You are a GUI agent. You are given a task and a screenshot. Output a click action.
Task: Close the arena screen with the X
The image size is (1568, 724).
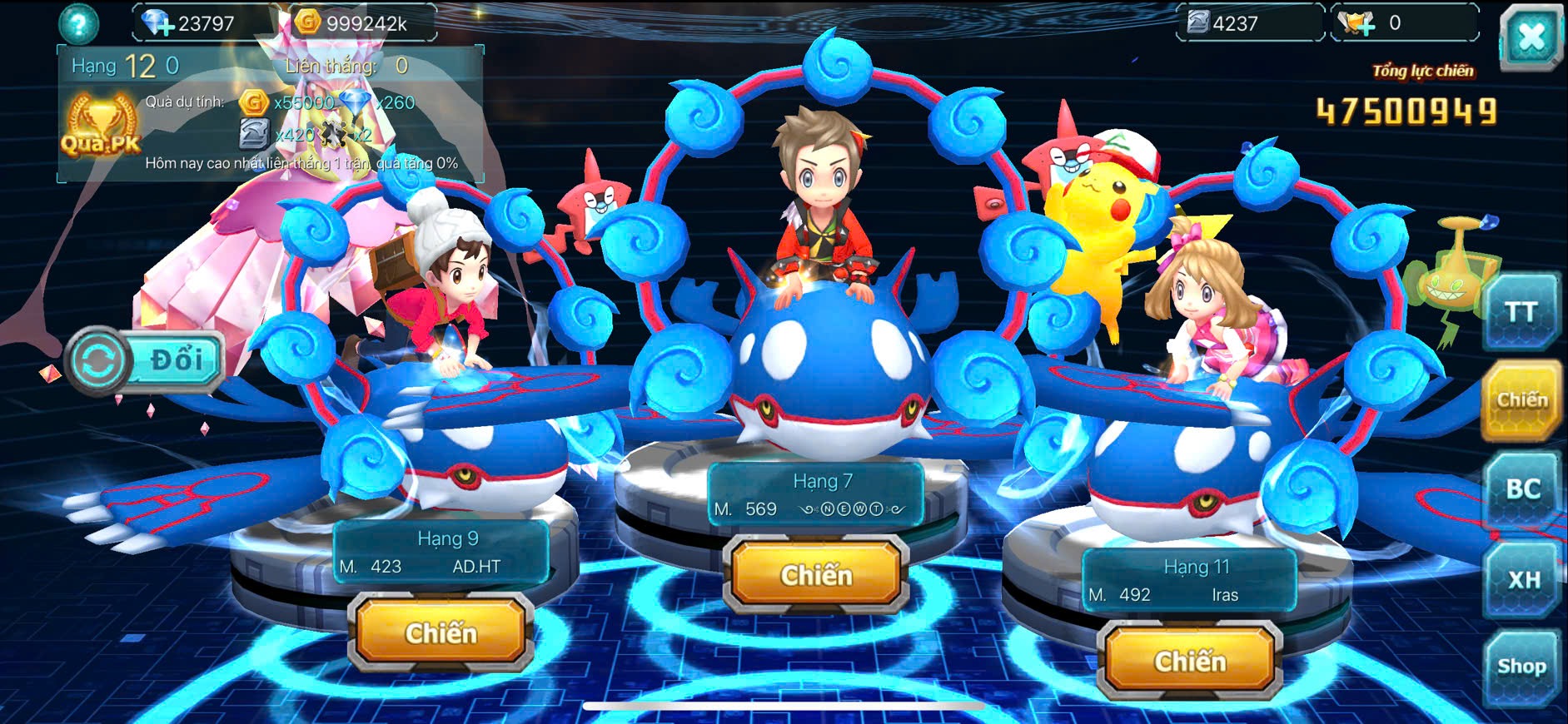(x=1531, y=37)
